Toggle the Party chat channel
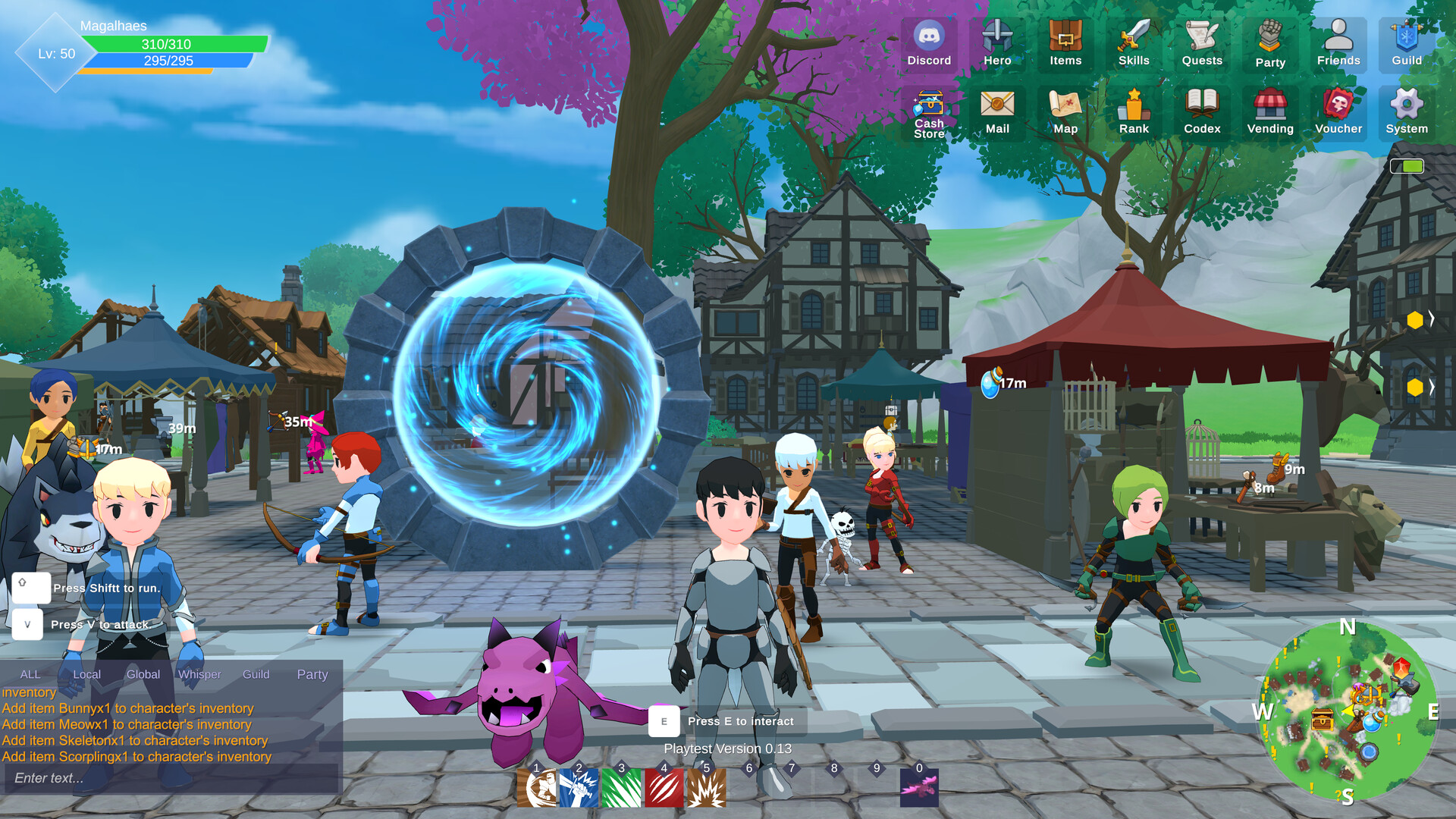 tap(312, 673)
